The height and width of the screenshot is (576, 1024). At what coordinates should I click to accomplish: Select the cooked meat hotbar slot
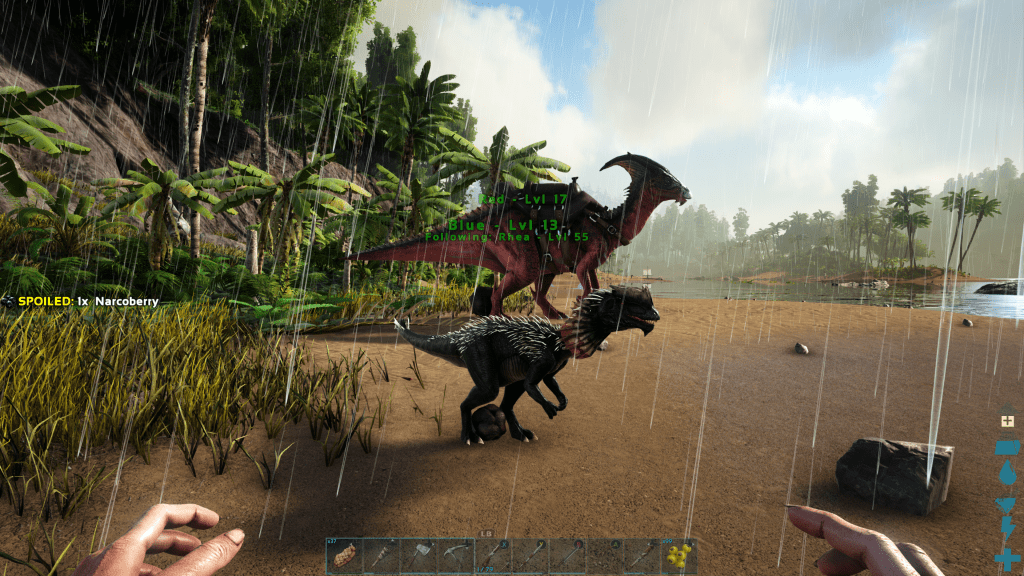344,556
